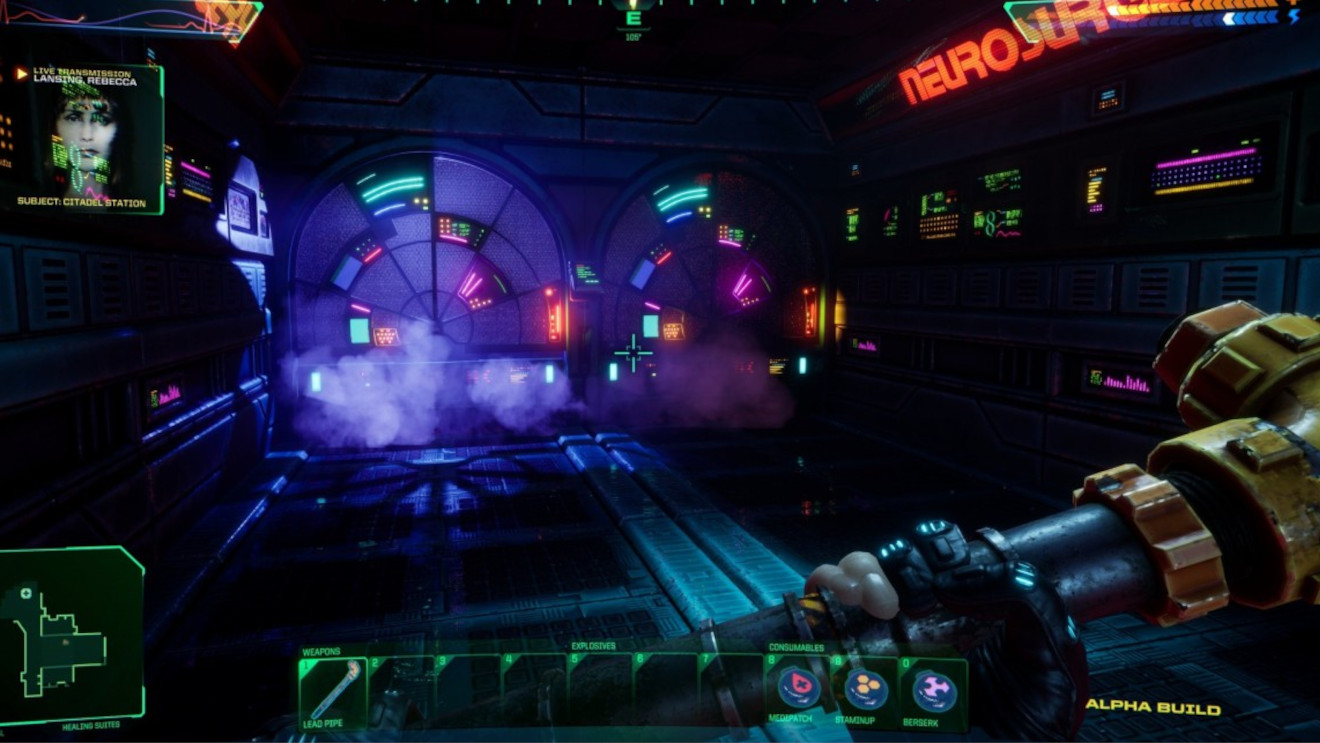Click the medical cross on the minimap
This screenshot has width=1320, height=743.
(26, 594)
